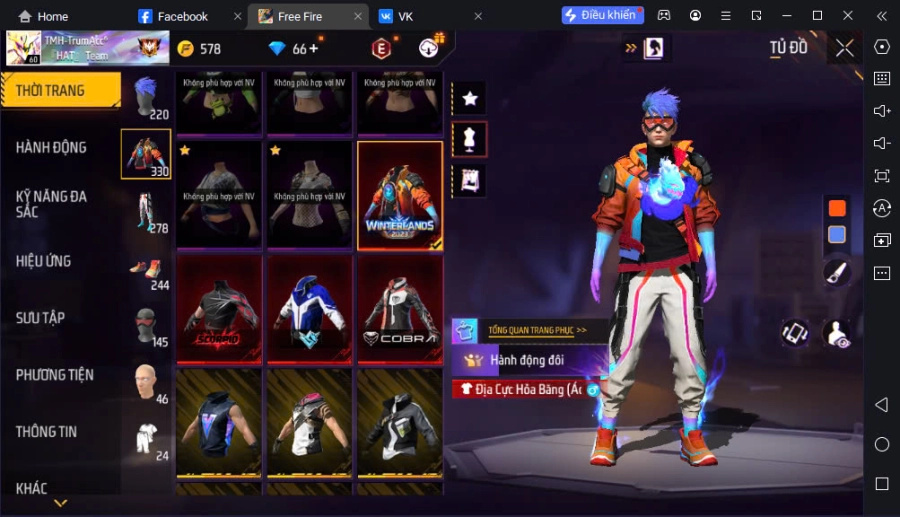Pick the blue color swatch
Image resolution: width=900 pixels, height=517 pixels.
[x=837, y=235]
